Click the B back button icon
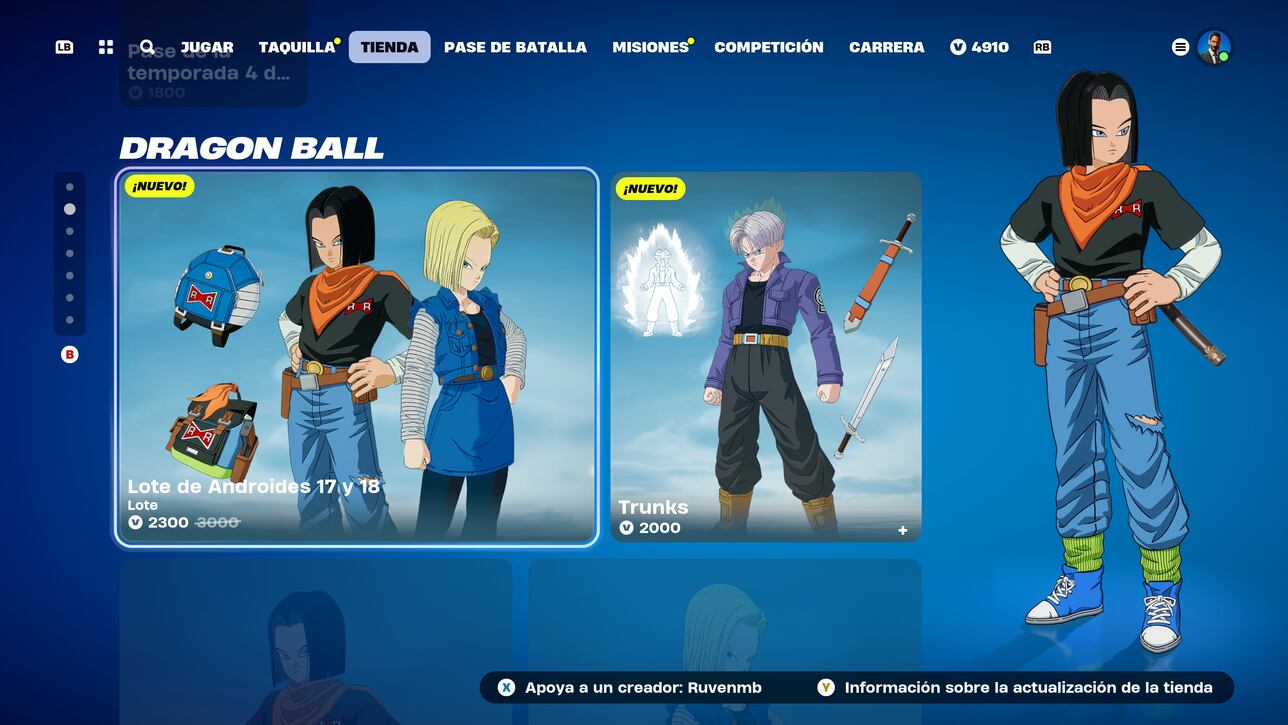The height and width of the screenshot is (725, 1288). coord(69,354)
